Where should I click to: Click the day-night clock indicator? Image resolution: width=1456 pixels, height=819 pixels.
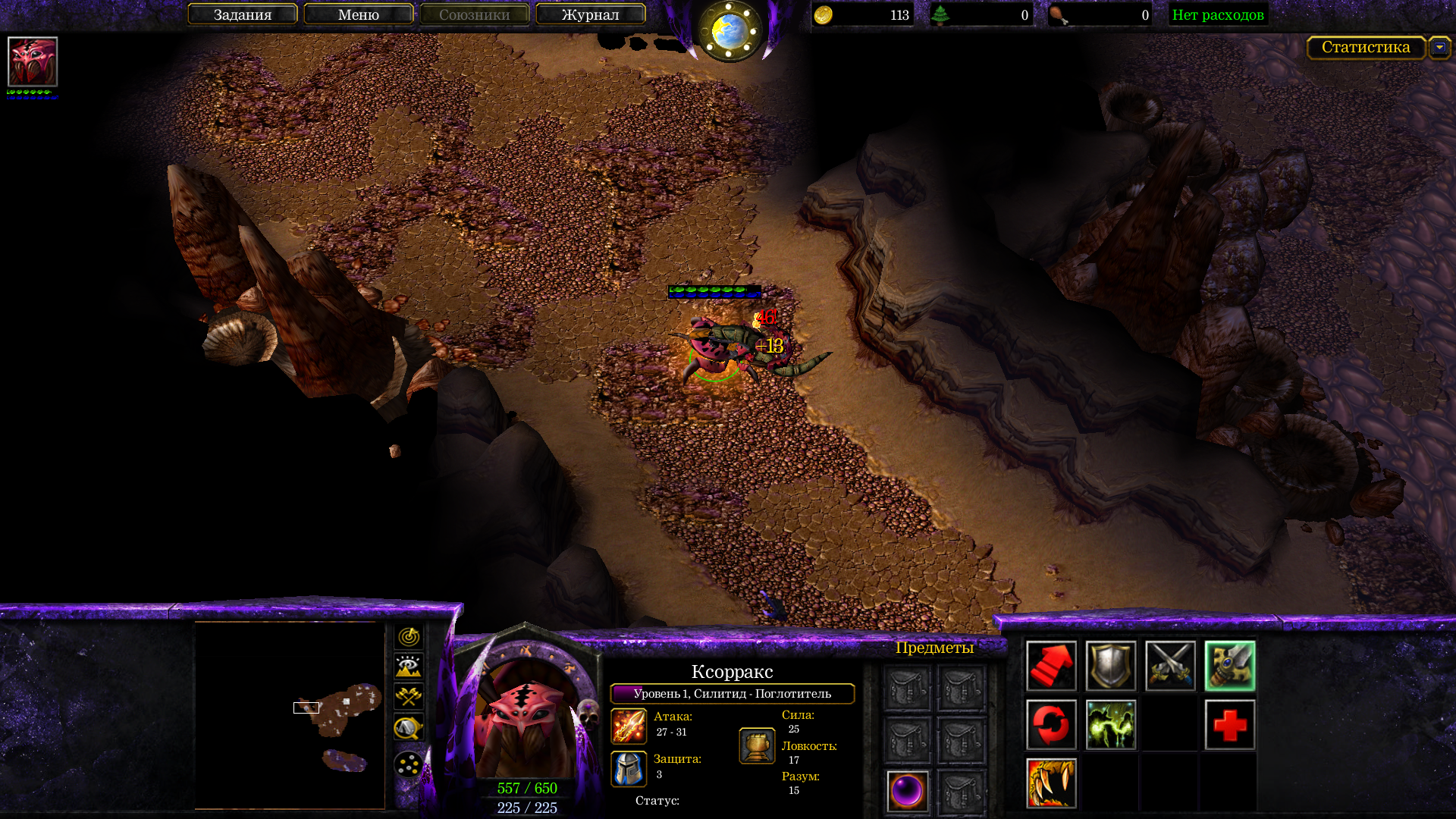tap(730, 30)
